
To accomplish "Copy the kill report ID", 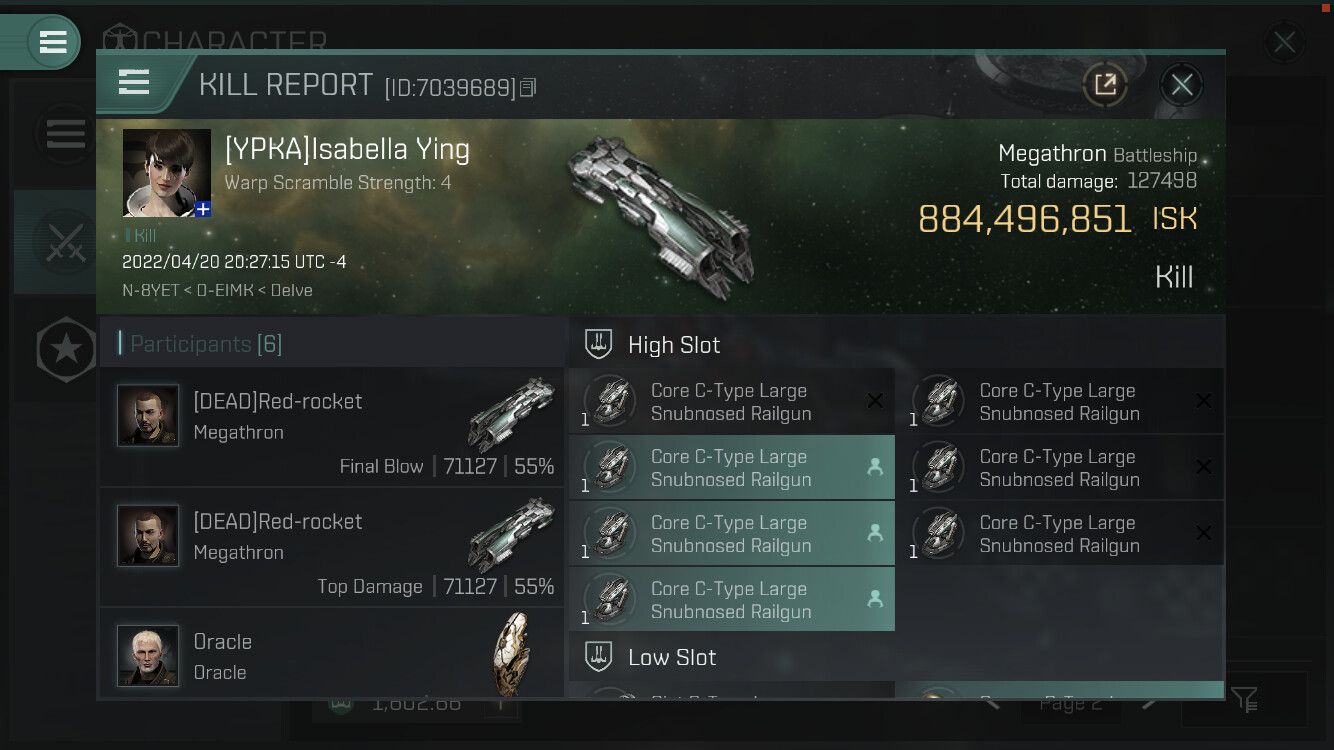I will pos(529,88).
